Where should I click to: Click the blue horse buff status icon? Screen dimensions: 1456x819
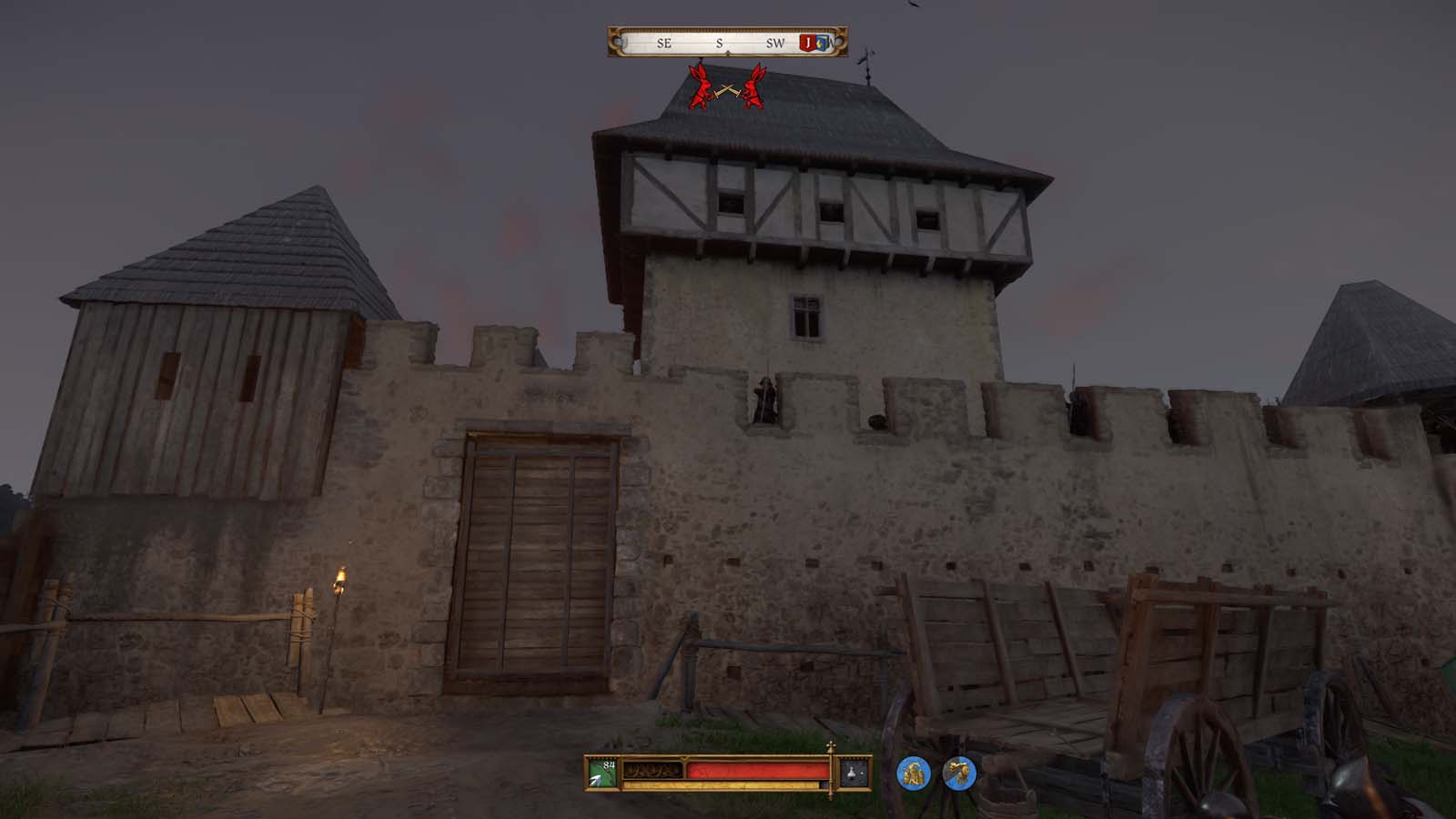click(959, 773)
